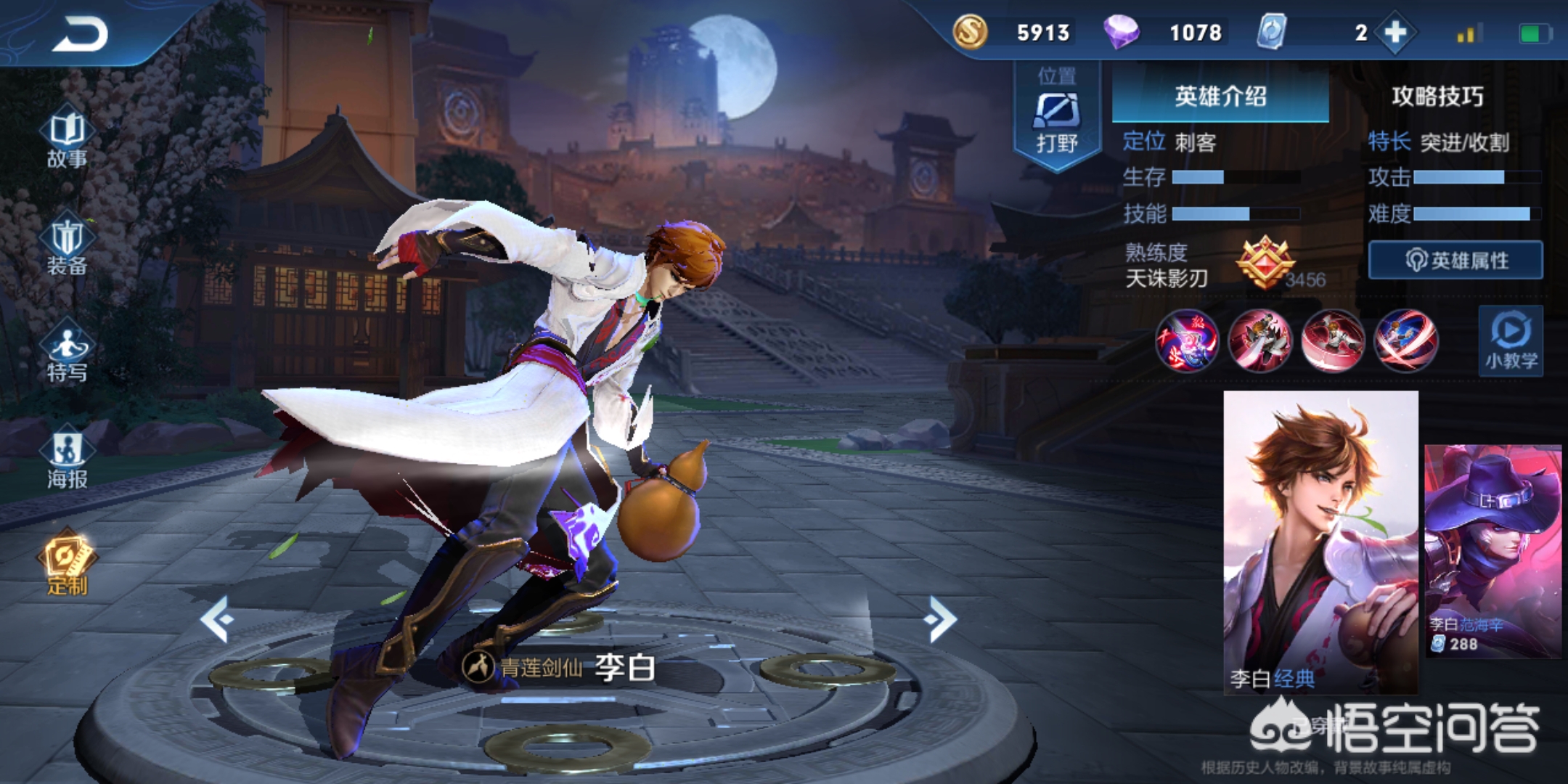Select the 范海辛 skin card
1568x784 pixels.
[1493, 552]
